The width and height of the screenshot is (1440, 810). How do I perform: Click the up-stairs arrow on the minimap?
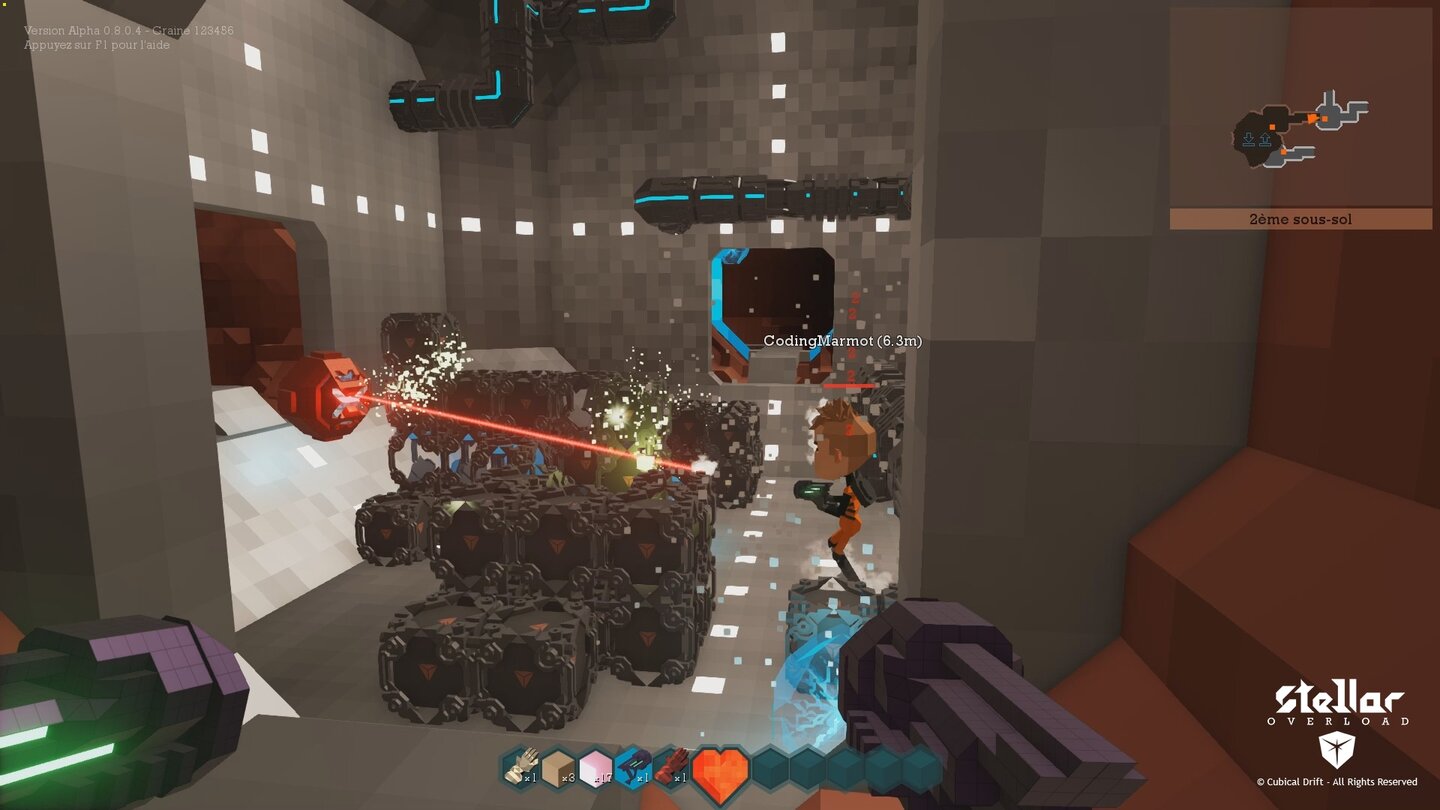point(1265,139)
